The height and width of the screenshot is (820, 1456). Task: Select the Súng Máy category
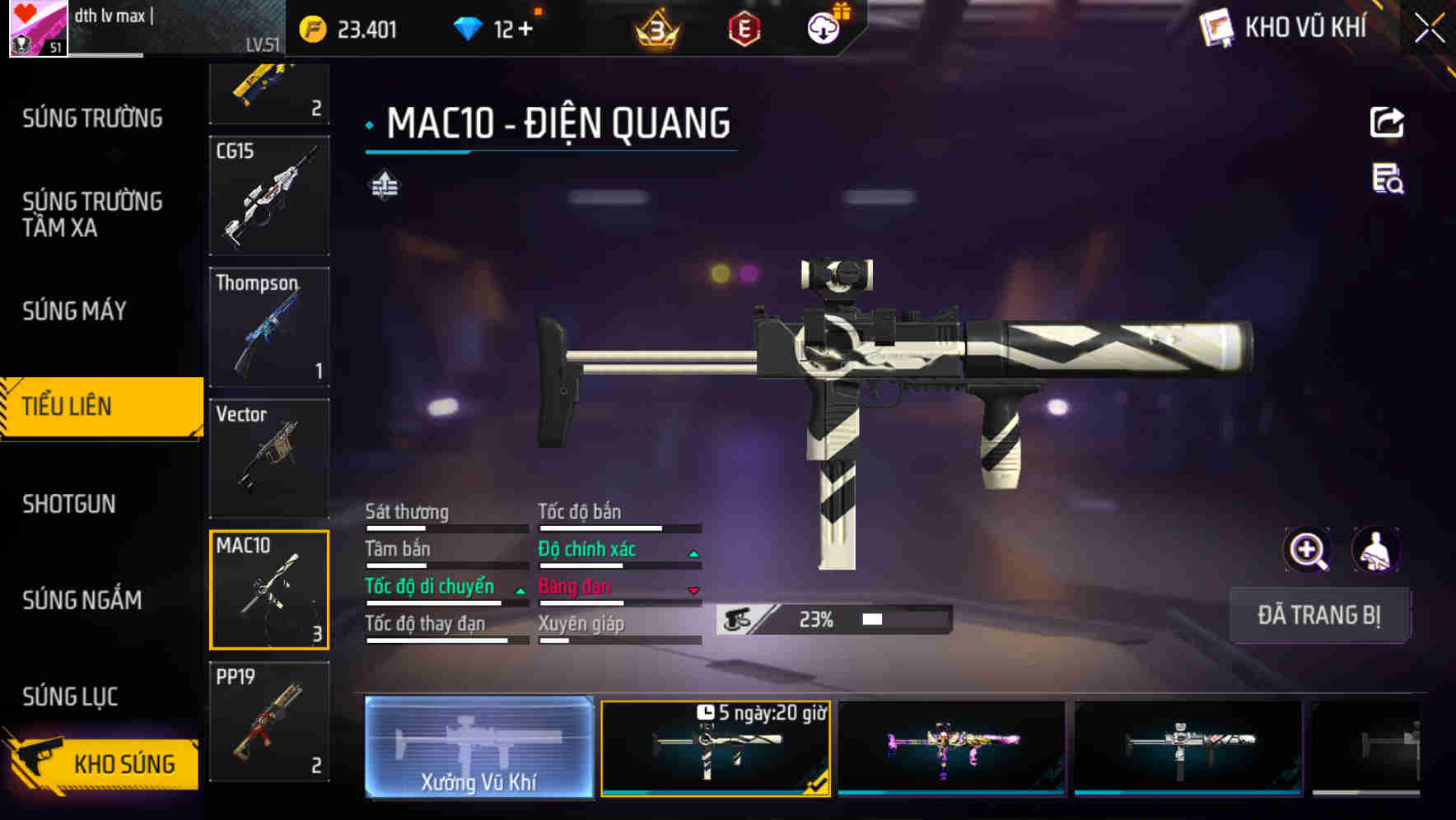tap(74, 311)
